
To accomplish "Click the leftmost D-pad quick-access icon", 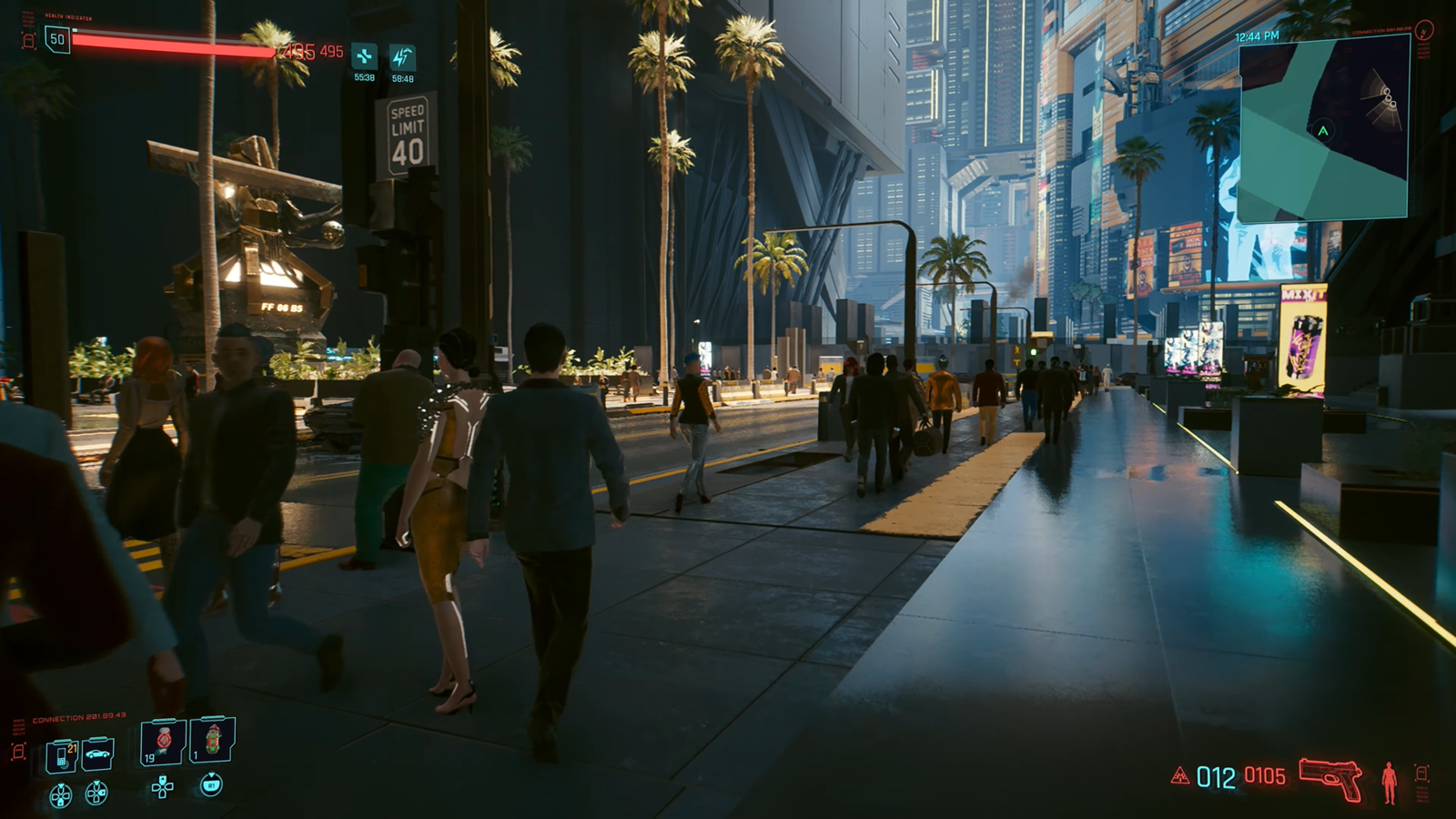I will (x=60, y=794).
